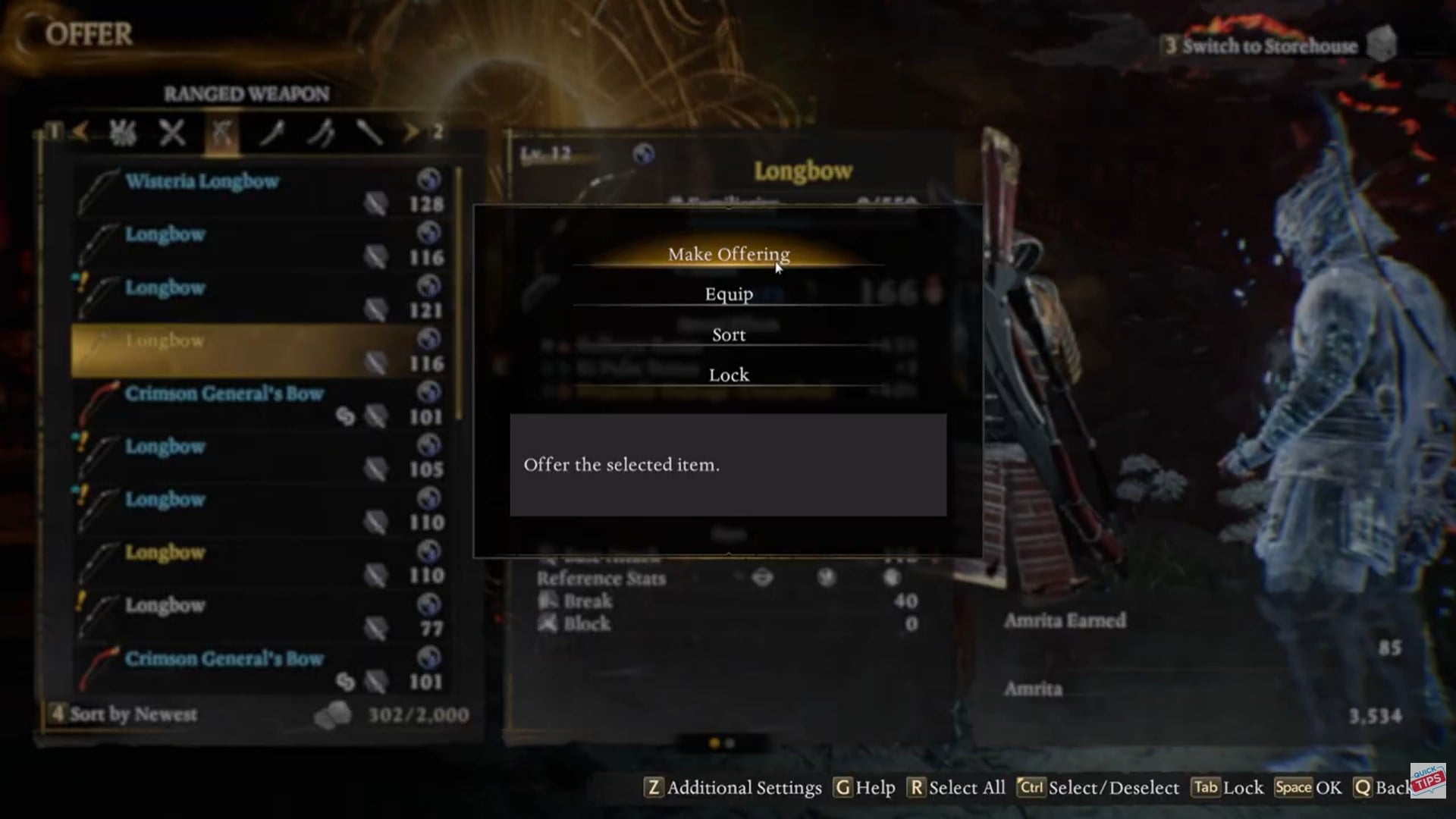Select the spear weapon category icon

[372, 133]
